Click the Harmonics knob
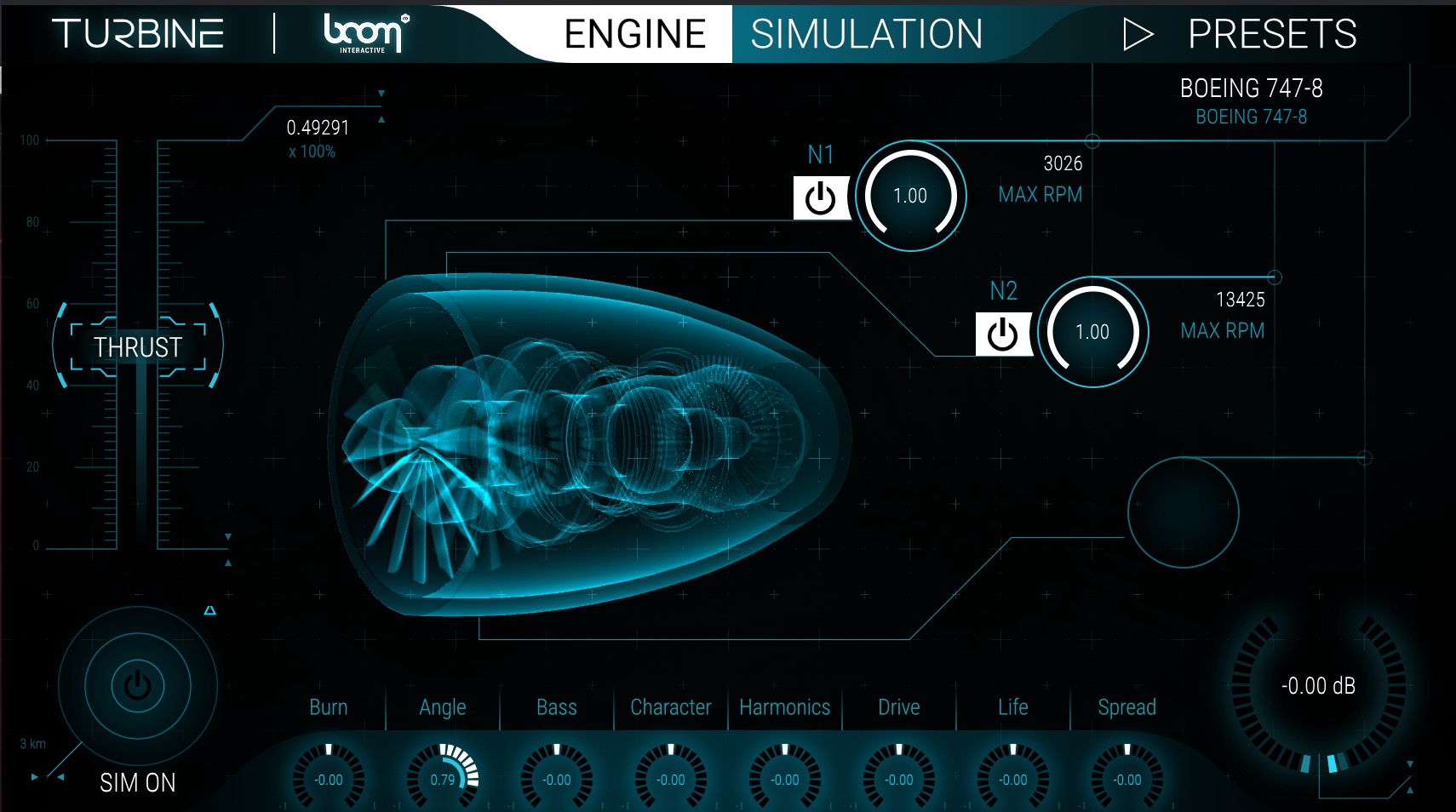This screenshot has height=812, width=1456. tap(784, 776)
